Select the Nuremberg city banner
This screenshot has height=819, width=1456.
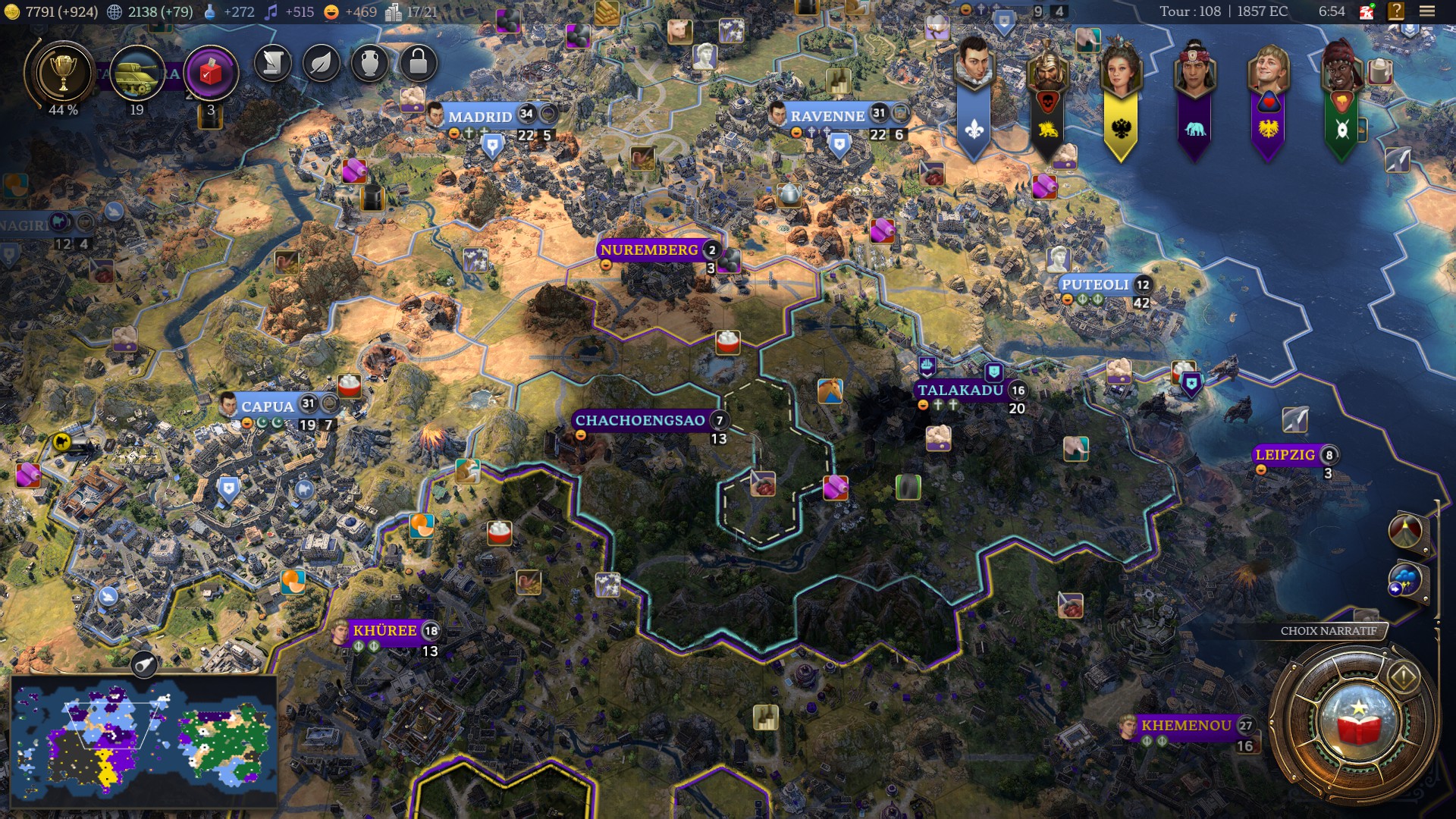point(649,250)
